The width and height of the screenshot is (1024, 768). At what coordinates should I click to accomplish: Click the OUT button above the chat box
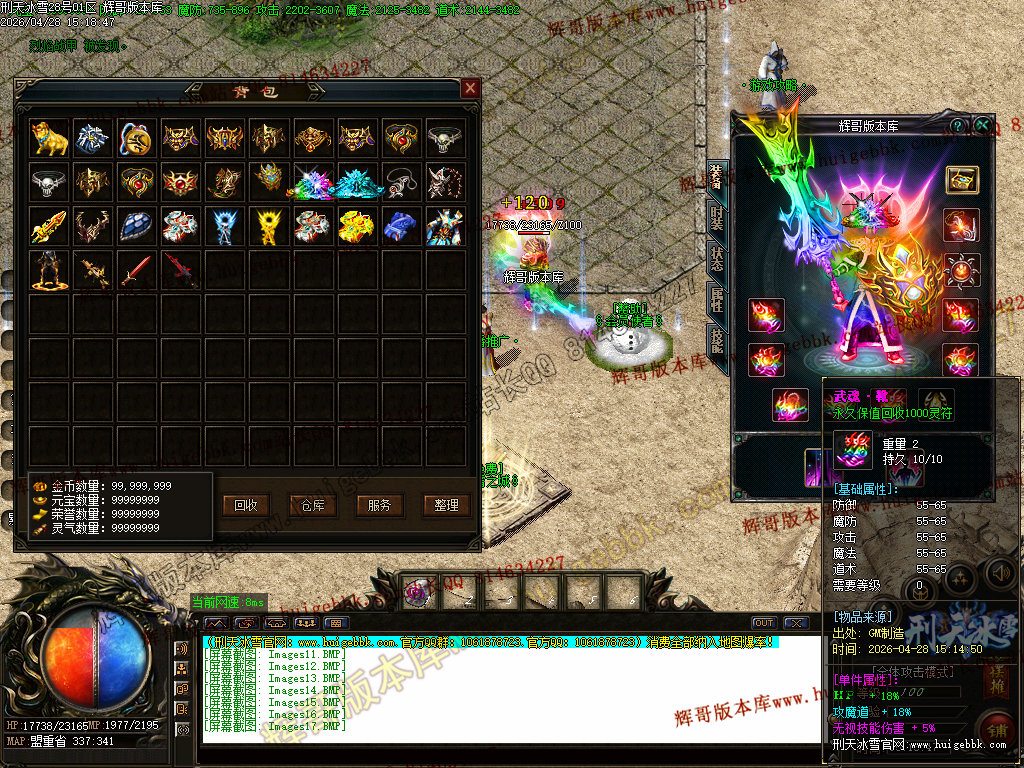click(x=764, y=623)
